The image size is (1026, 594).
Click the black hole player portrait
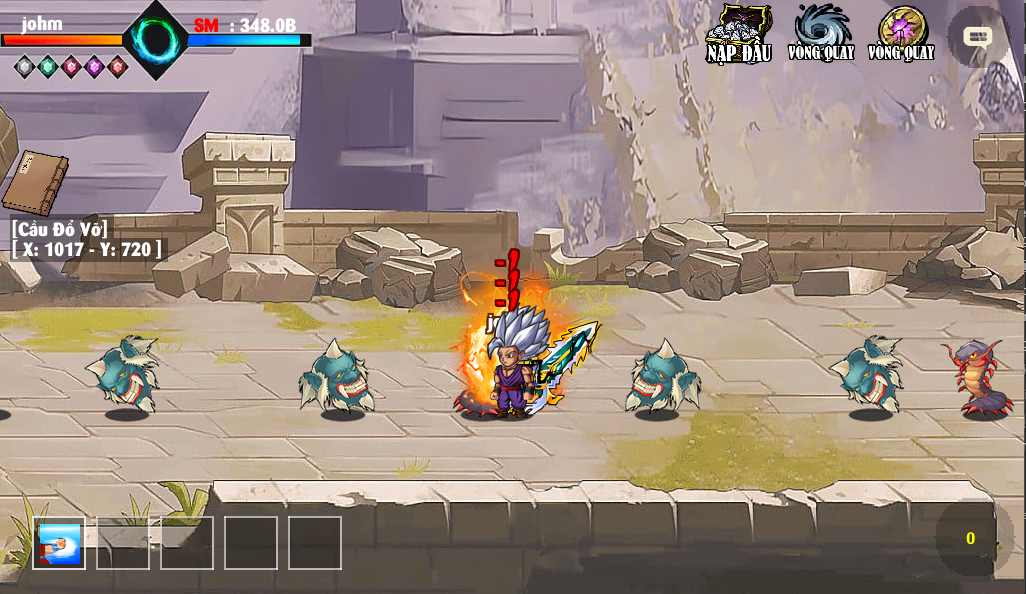click(156, 40)
